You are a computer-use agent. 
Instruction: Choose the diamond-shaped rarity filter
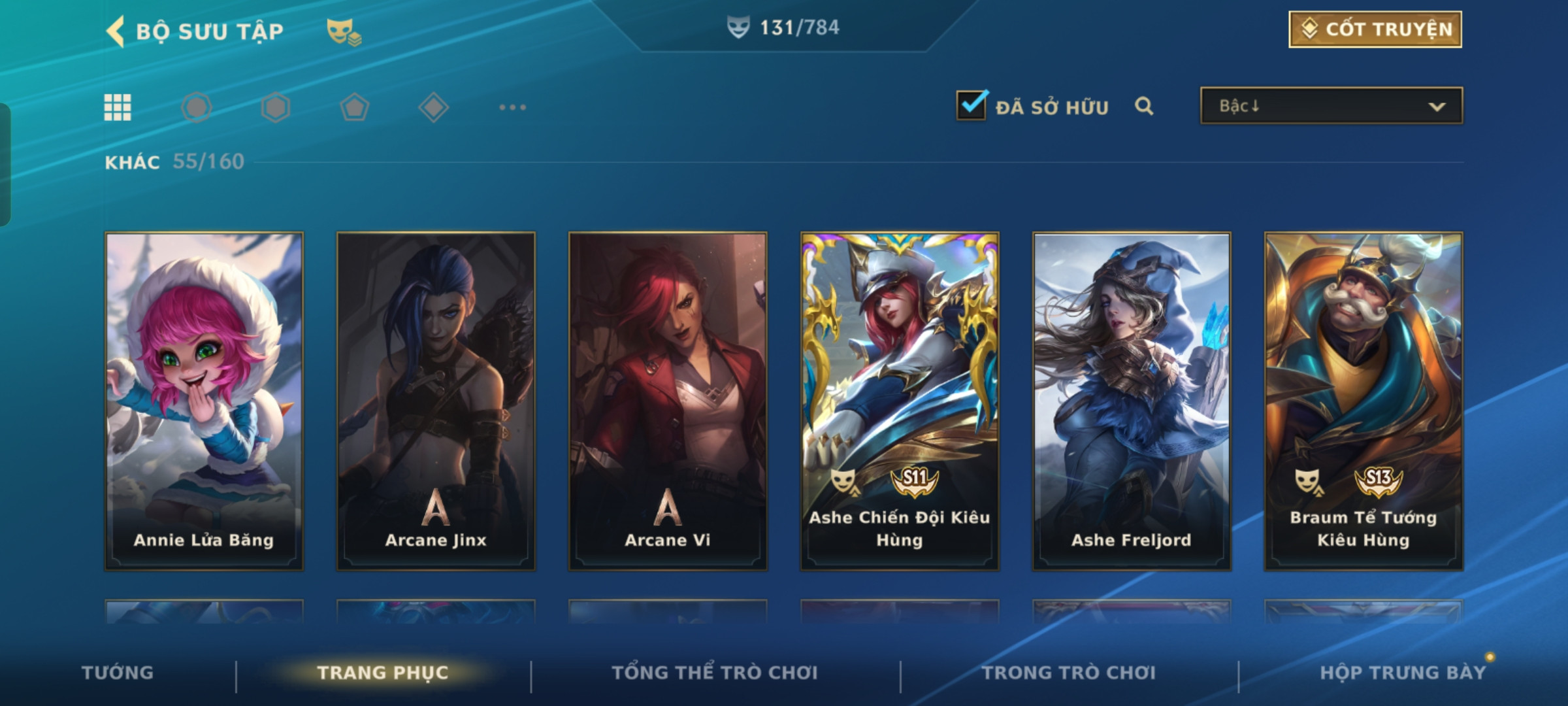pyautogui.click(x=433, y=107)
